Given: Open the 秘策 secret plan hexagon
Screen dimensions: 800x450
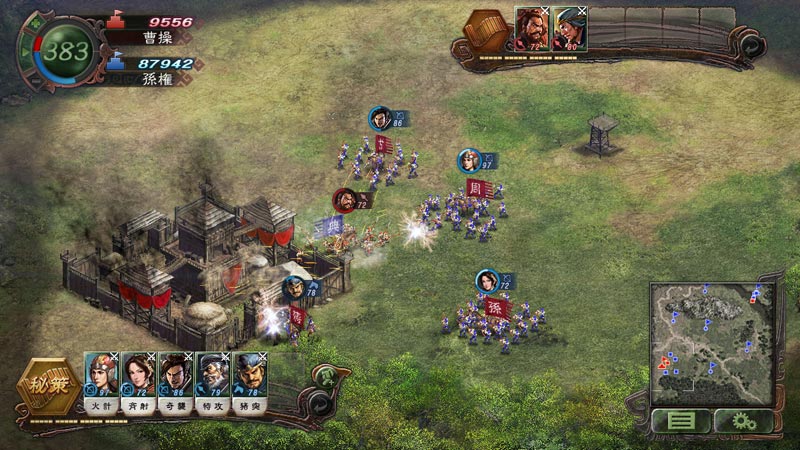Looking at the screenshot, I should pyautogui.click(x=46, y=386).
